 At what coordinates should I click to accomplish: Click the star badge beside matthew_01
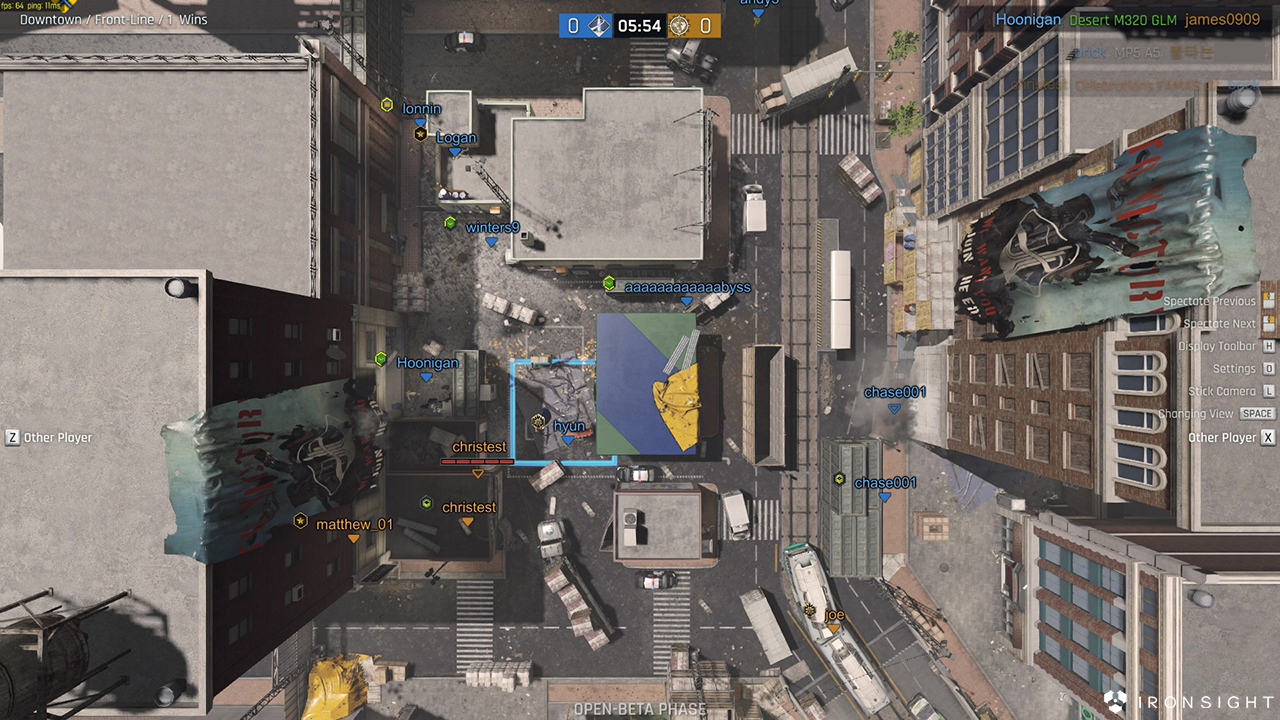300,521
